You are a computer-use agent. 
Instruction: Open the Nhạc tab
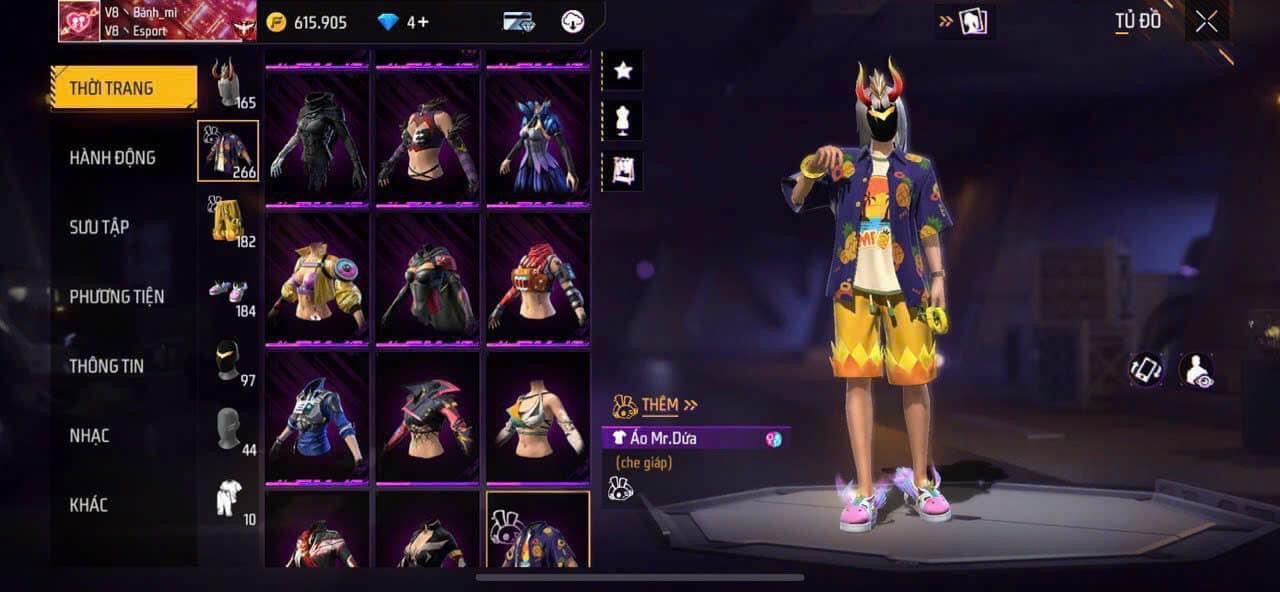click(x=89, y=436)
